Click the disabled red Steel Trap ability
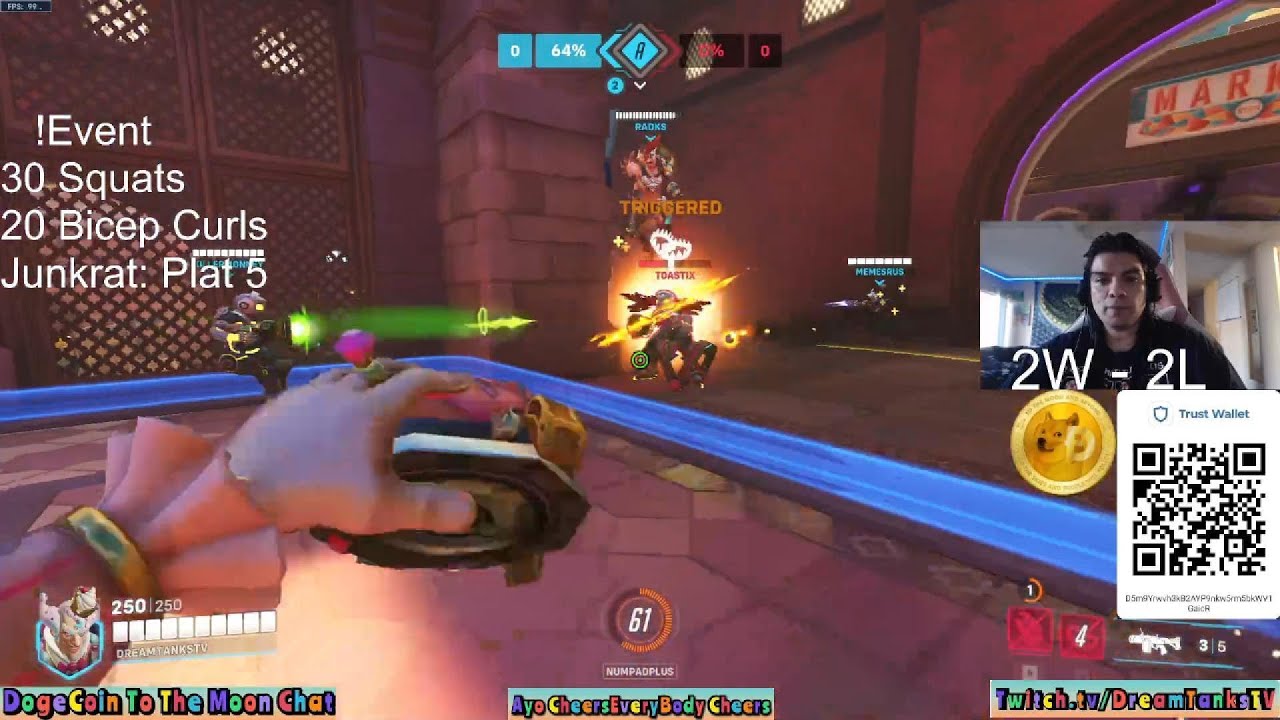1280x720 pixels. (1028, 633)
